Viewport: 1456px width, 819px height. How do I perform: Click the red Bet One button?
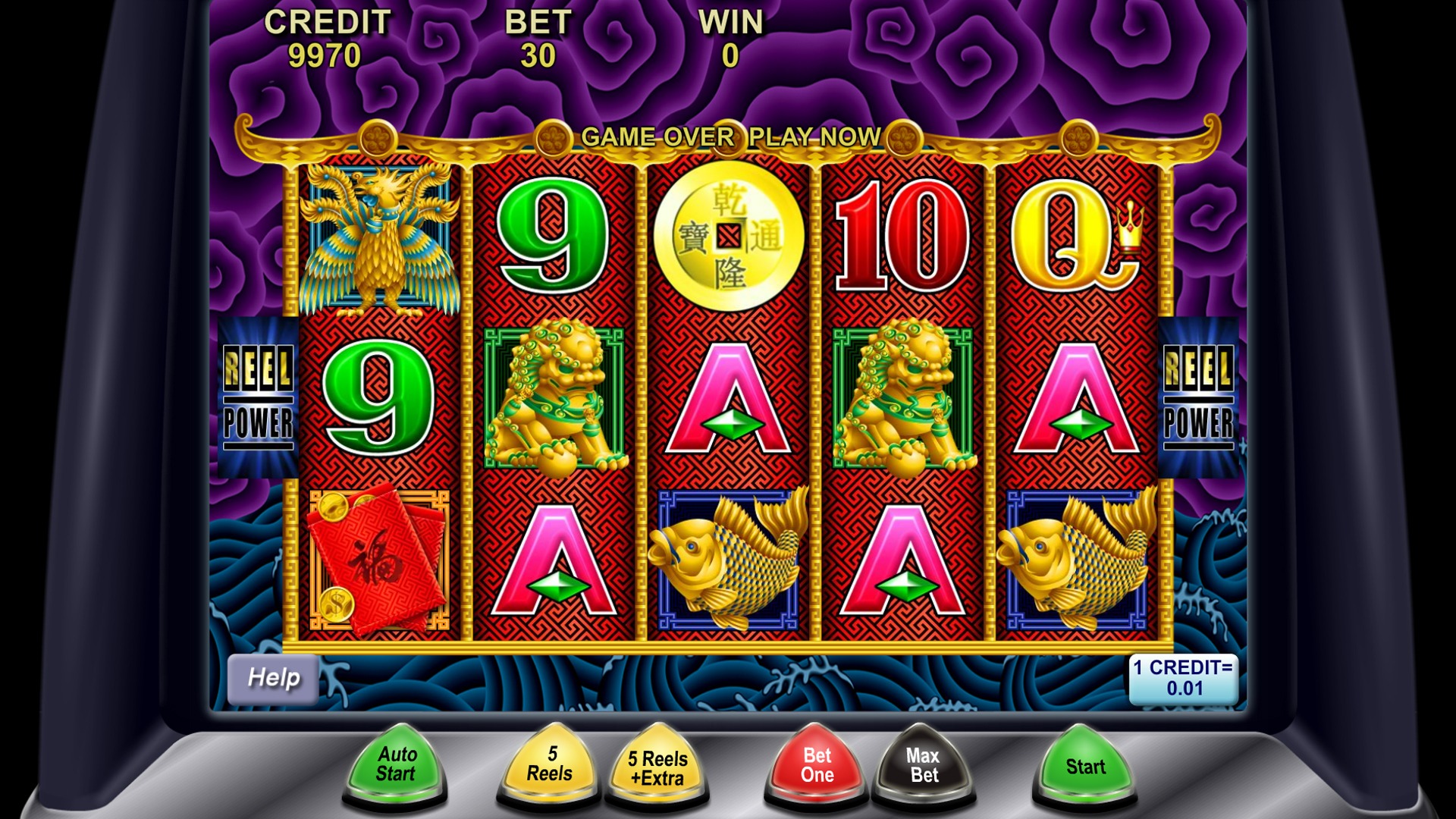(x=817, y=765)
